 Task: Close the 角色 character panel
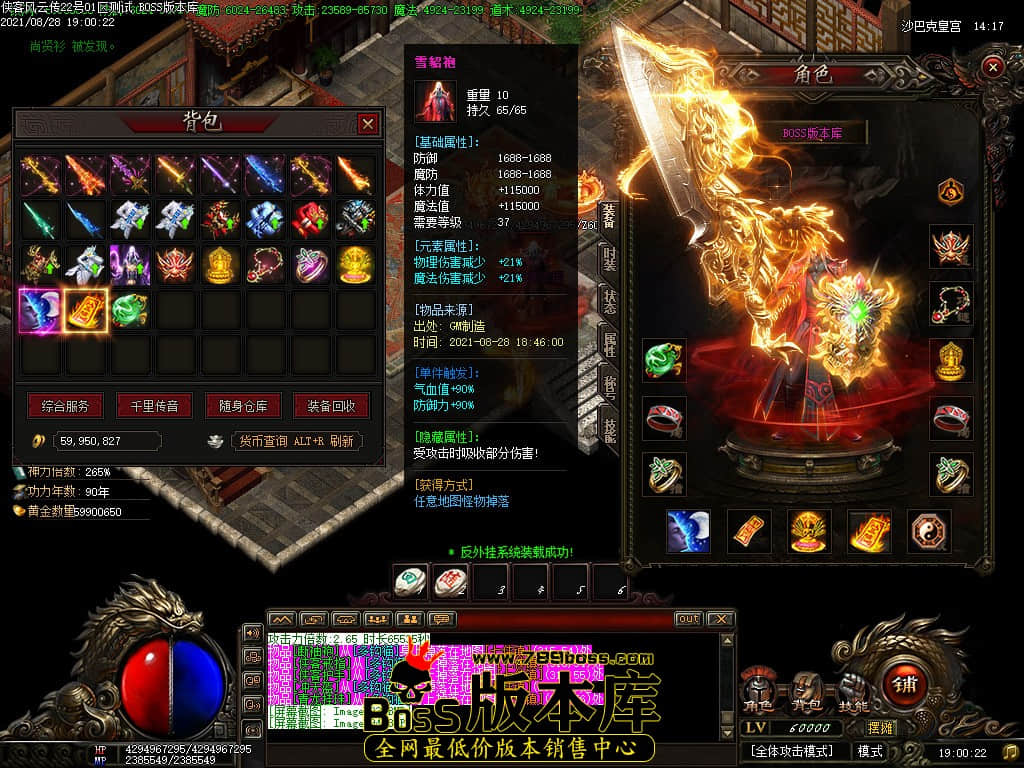pos(992,67)
